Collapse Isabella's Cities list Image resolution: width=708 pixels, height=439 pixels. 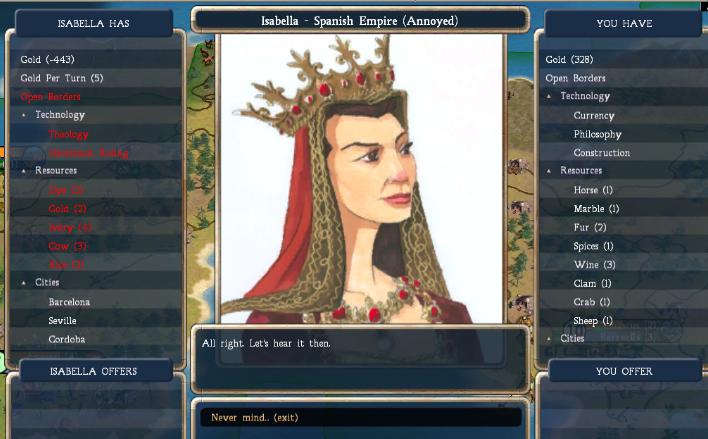(x=25, y=283)
